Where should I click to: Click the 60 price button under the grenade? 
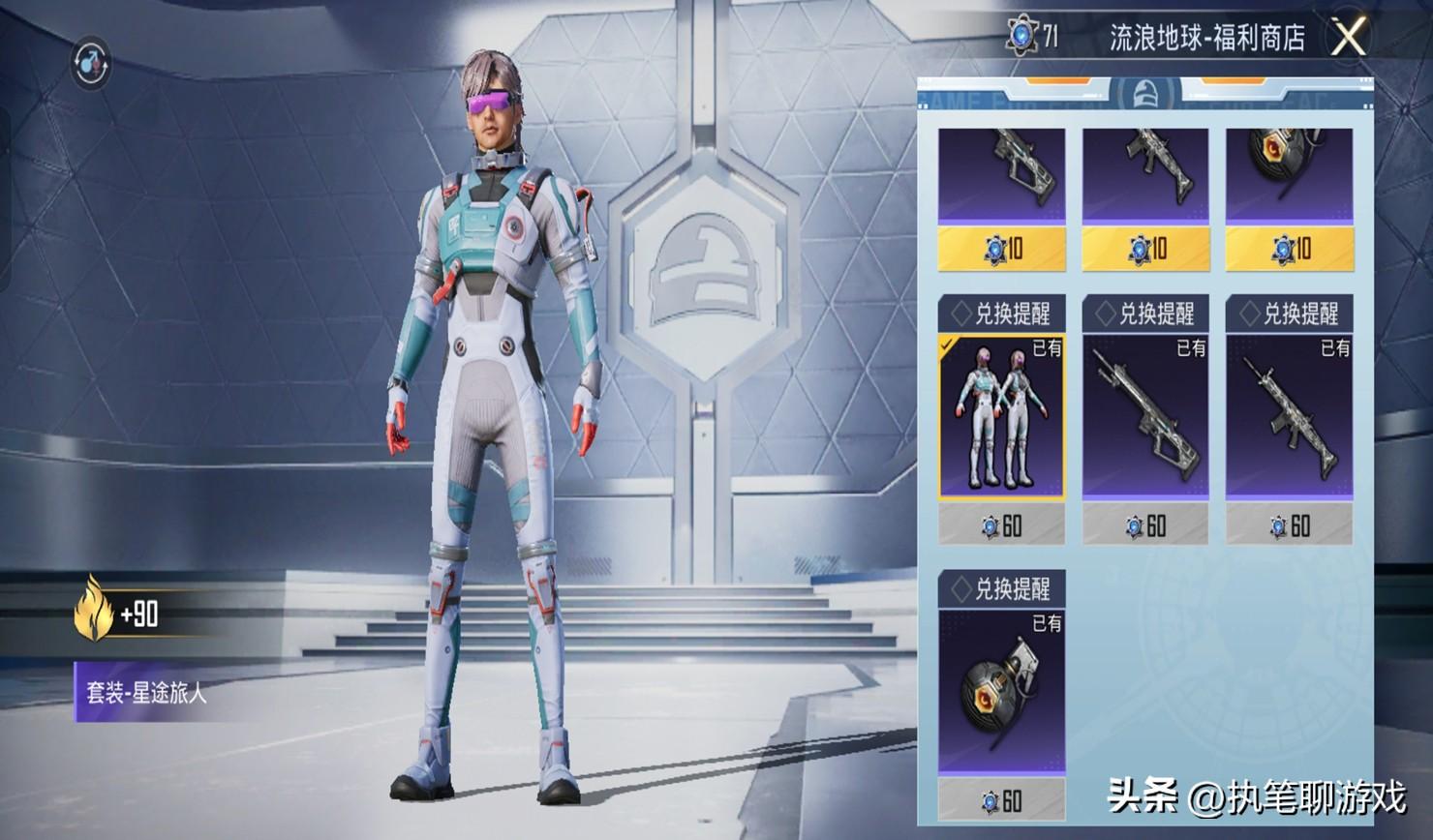pos(1001,801)
